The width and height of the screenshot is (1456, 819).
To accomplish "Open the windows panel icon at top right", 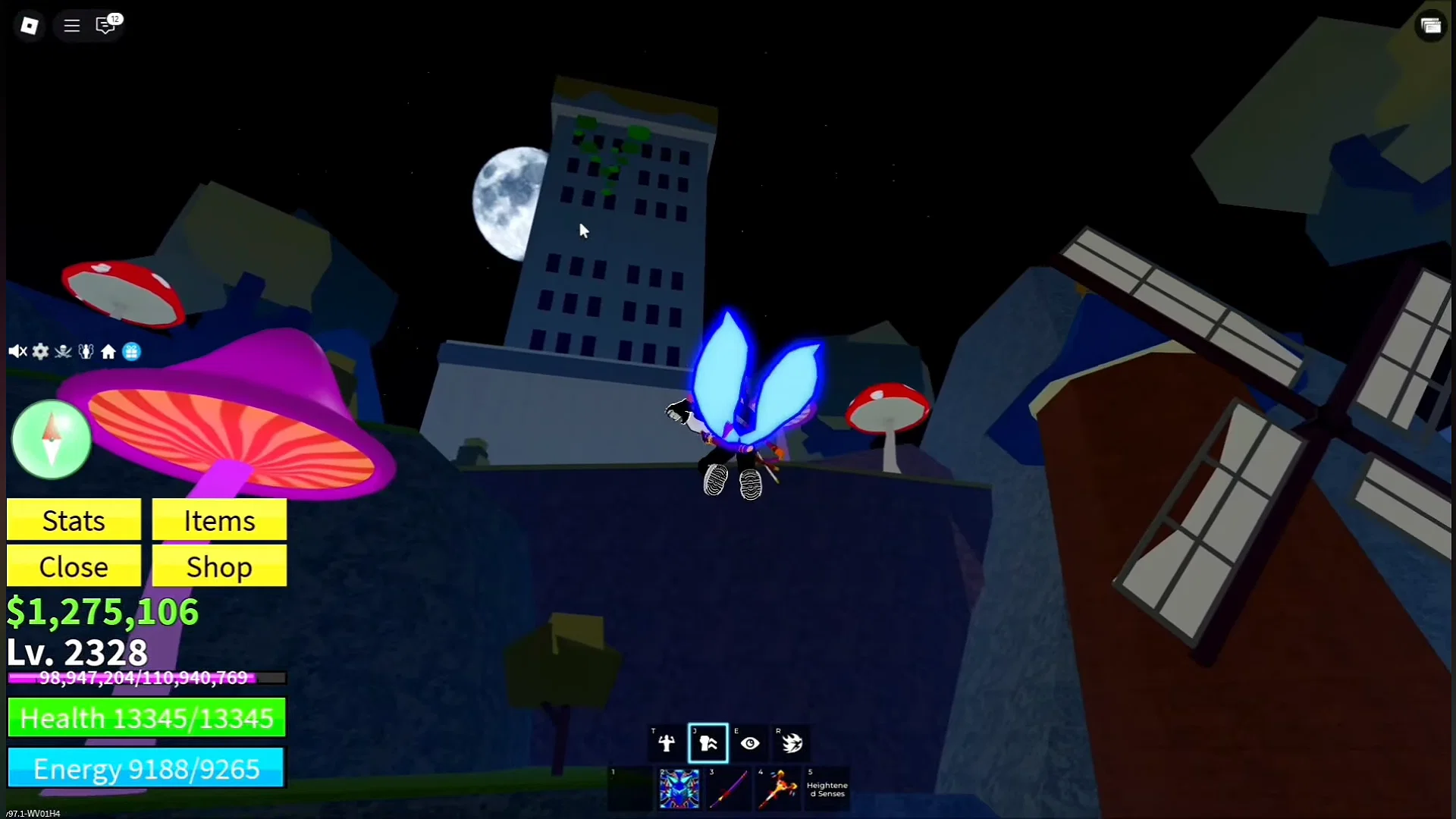I will [1432, 25].
